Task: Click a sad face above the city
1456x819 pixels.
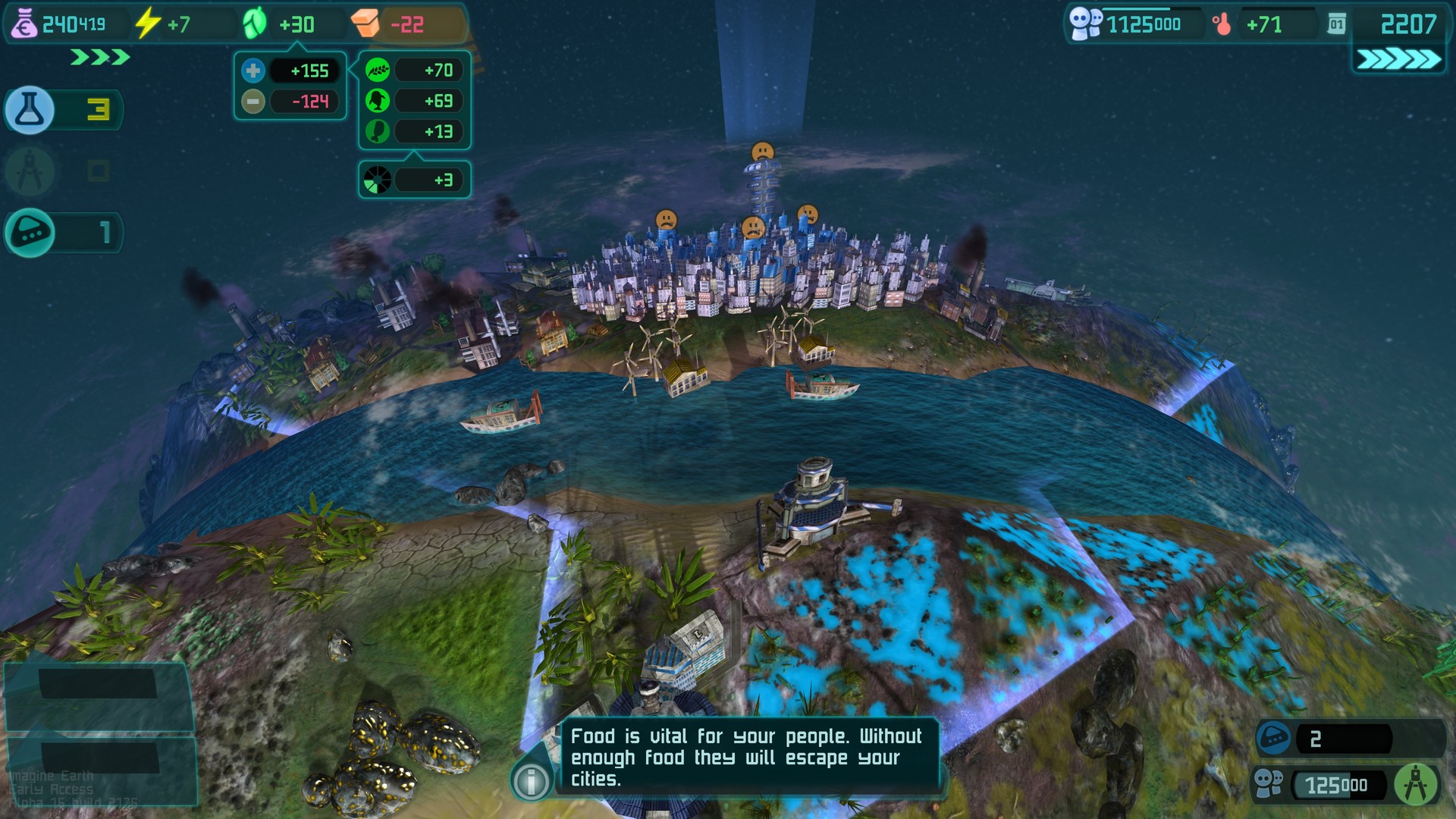Action: (764, 152)
